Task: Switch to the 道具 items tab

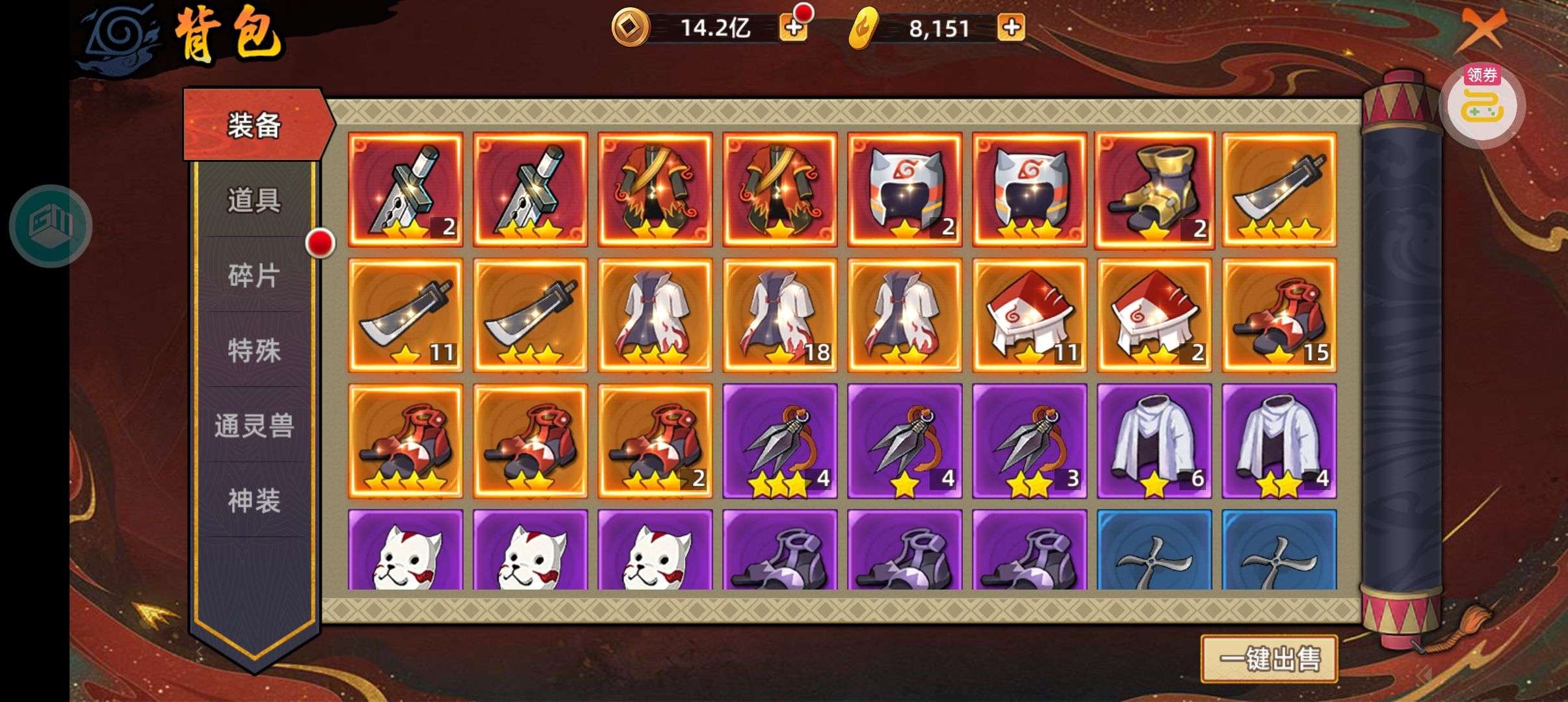Action: tap(254, 200)
